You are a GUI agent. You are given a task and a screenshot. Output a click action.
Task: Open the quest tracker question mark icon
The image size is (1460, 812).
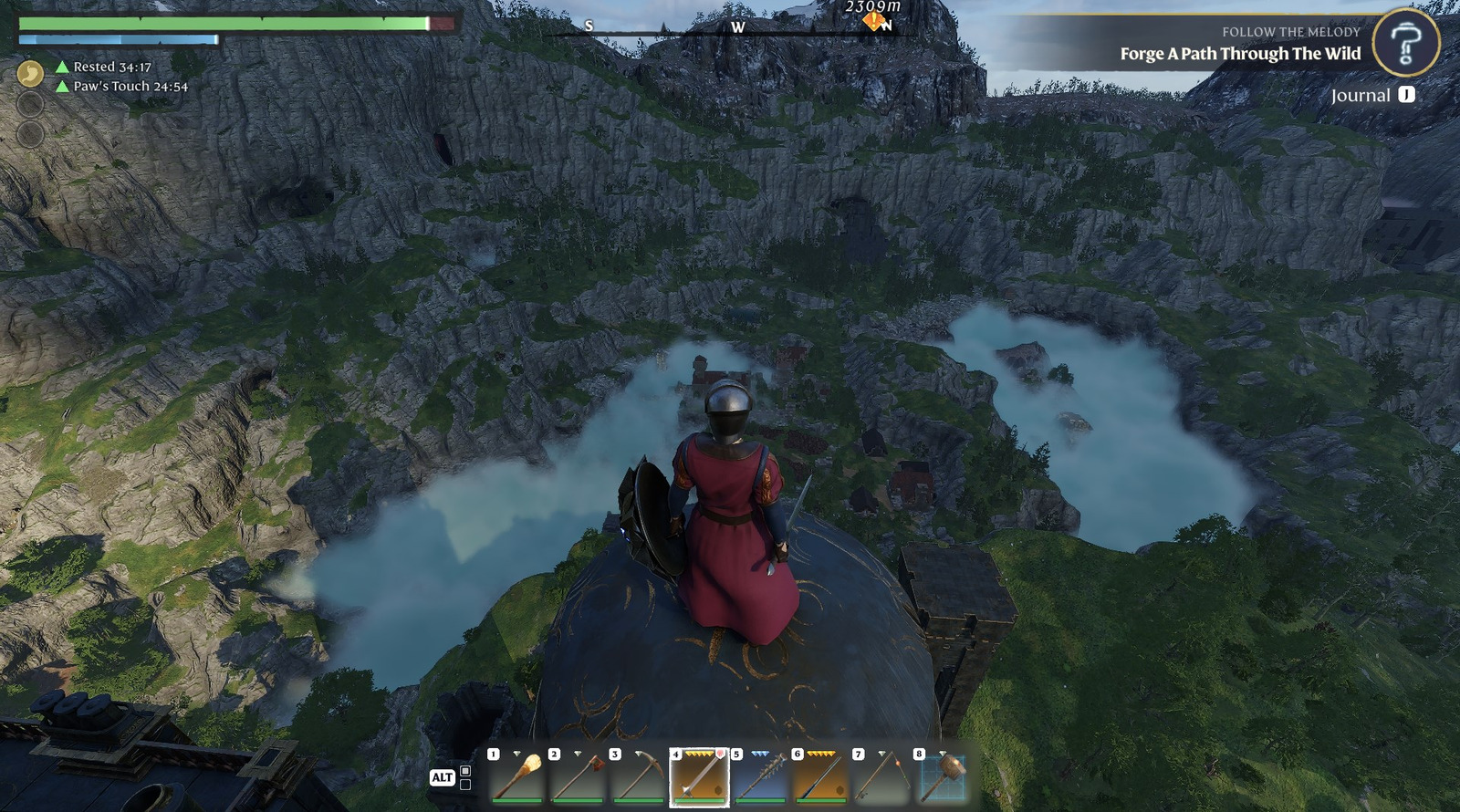pos(1405,43)
